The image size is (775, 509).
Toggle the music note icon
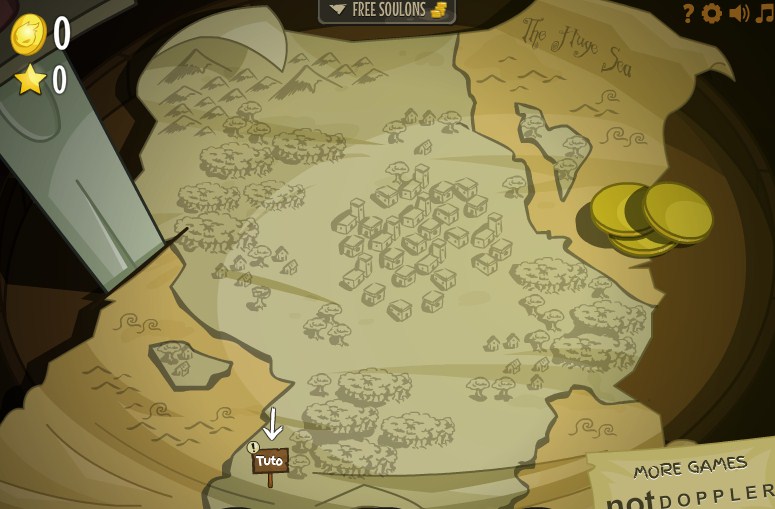[764, 13]
